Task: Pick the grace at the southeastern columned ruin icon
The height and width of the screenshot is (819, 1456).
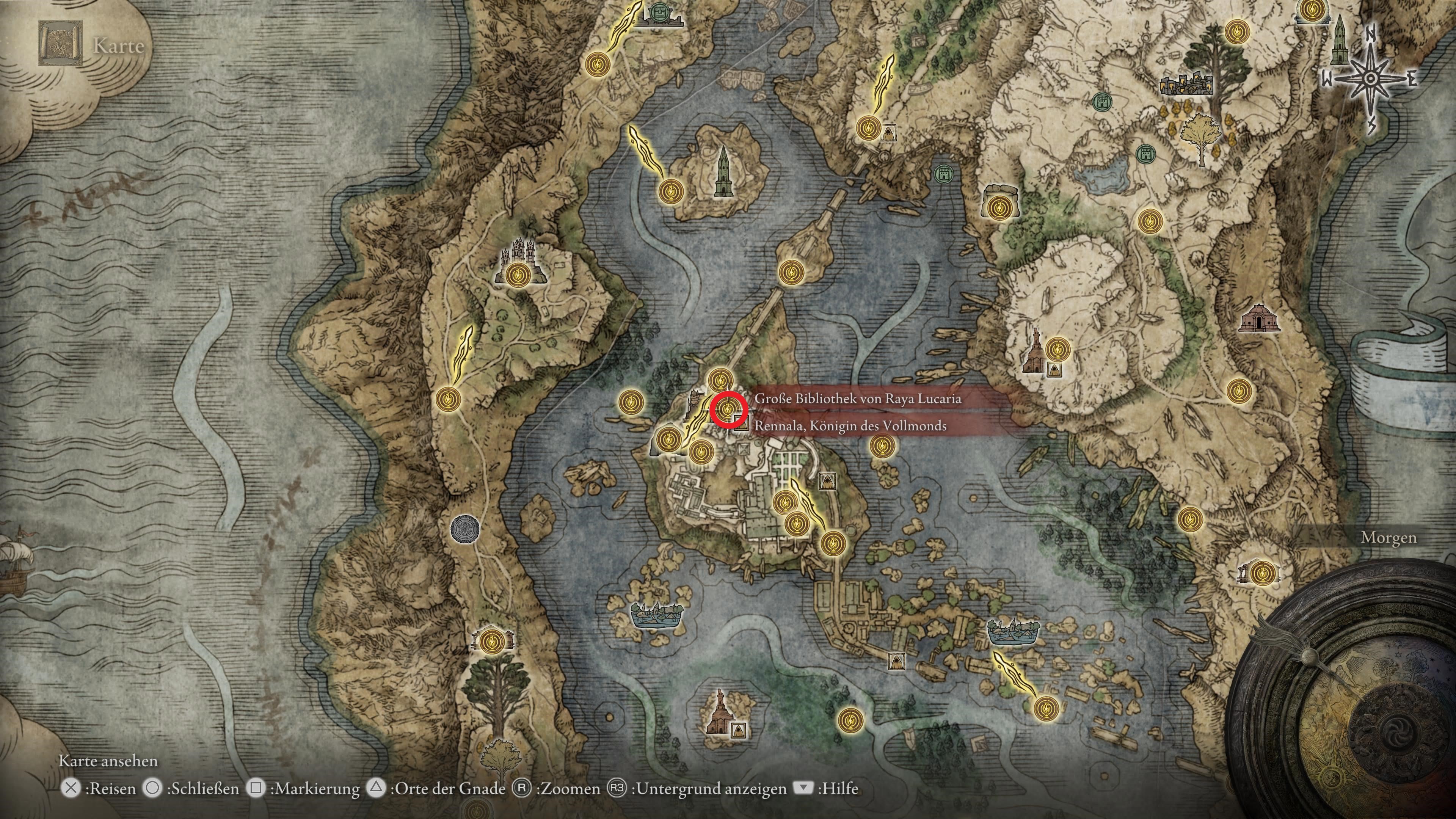Action: [1261, 574]
